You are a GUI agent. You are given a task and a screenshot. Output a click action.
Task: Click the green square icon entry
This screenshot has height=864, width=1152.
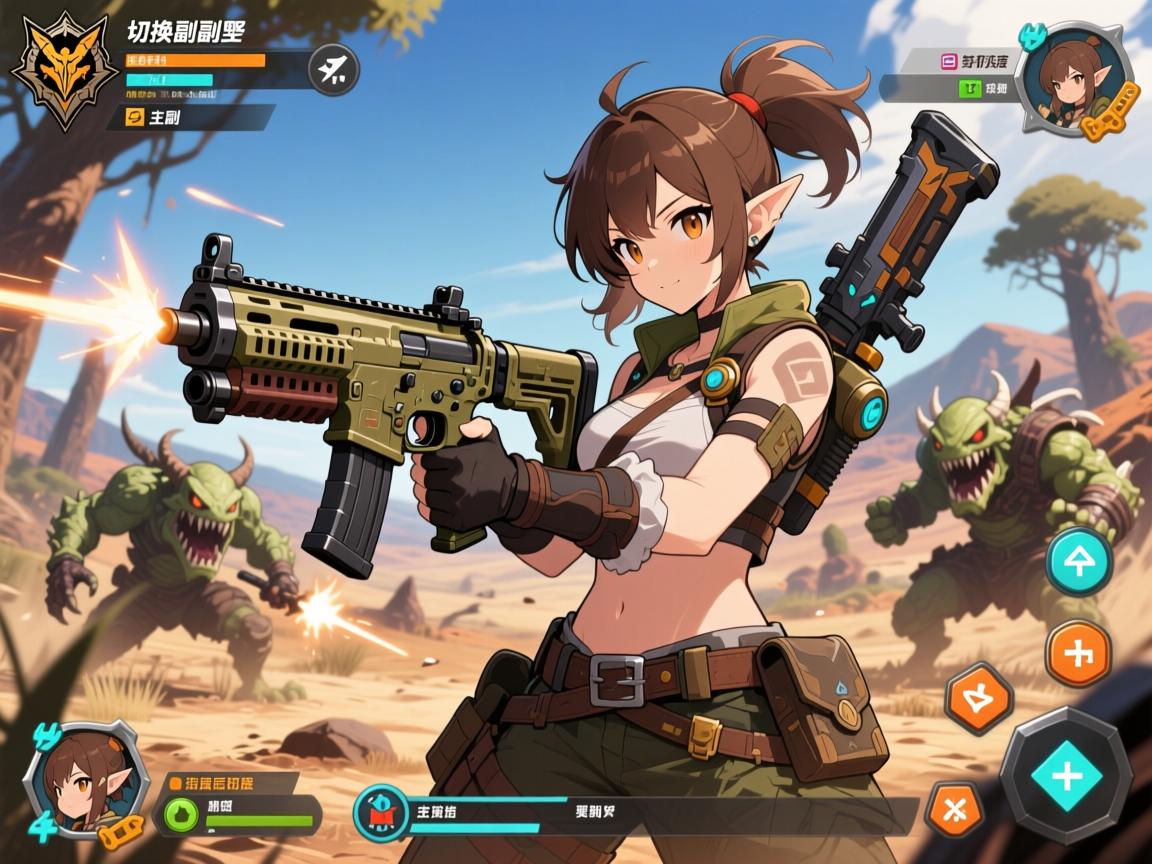[970, 88]
